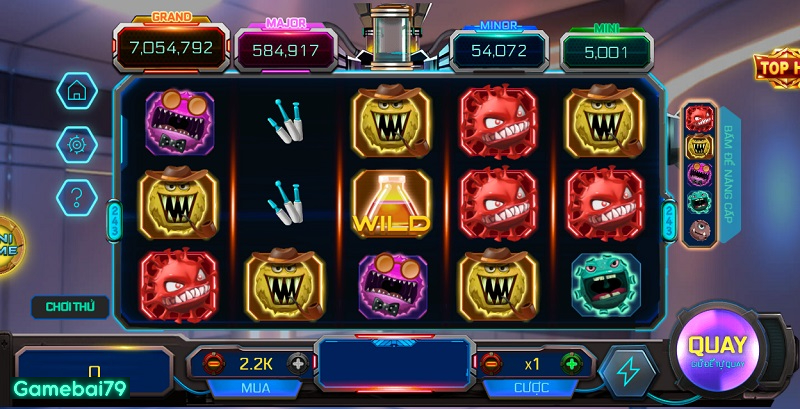This screenshot has height=409, width=800.
Task: Show the question mark help screen
Action: click(75, 195)
